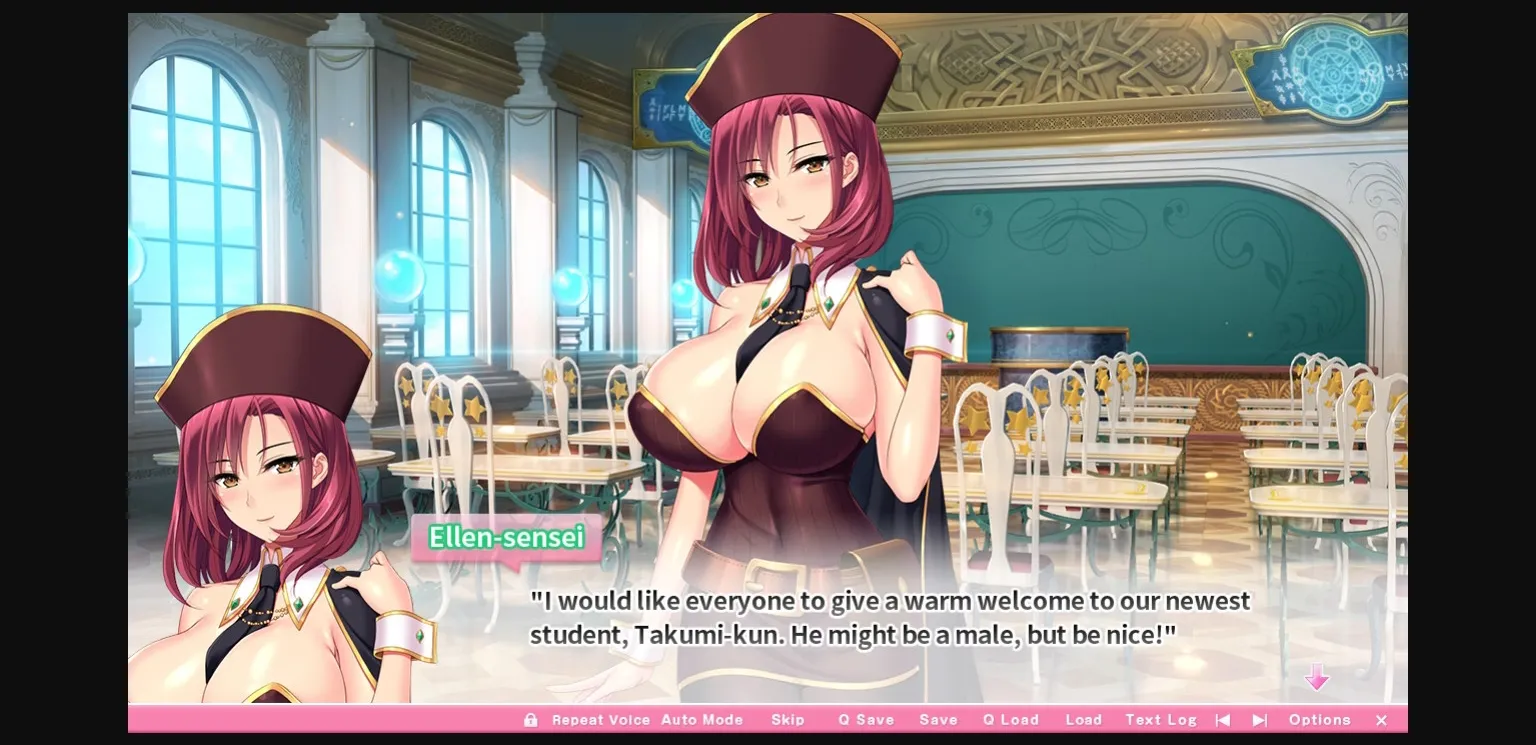
Task: Select the next-message arrow icon
Action: (x=1260, y=719)
